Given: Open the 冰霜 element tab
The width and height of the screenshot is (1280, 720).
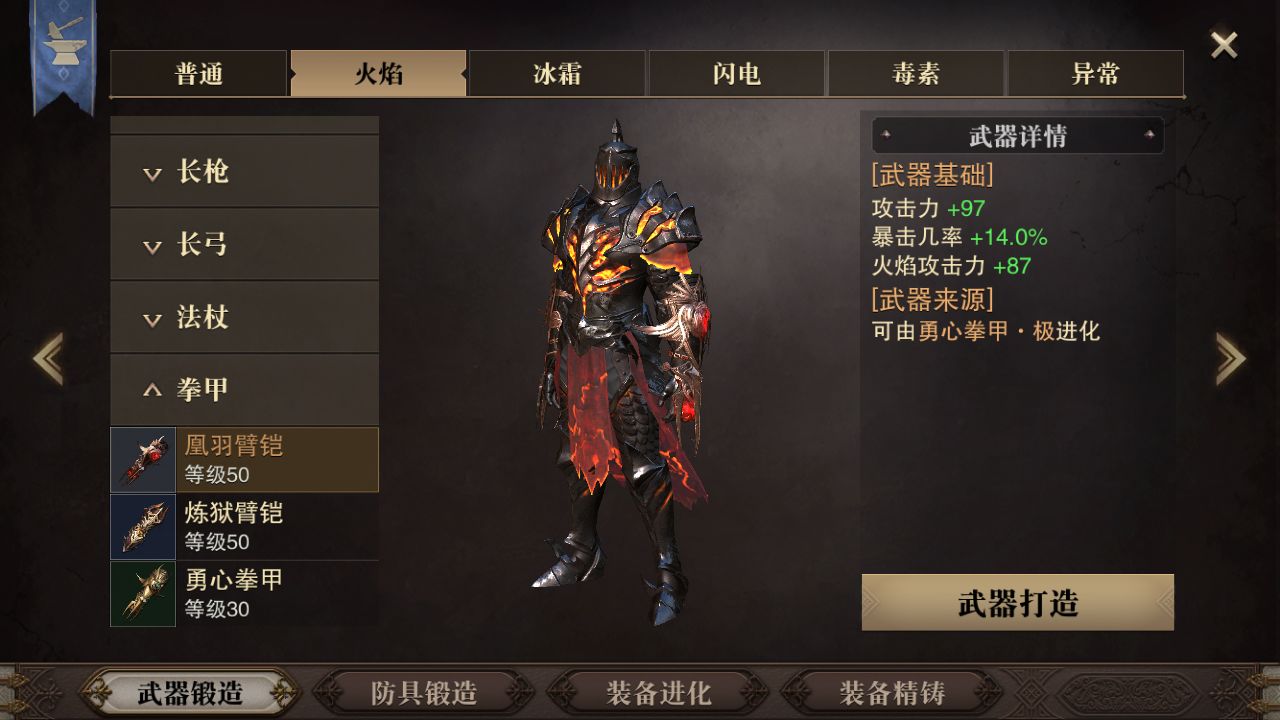Looking at the screenshot, I should point(557,74).
